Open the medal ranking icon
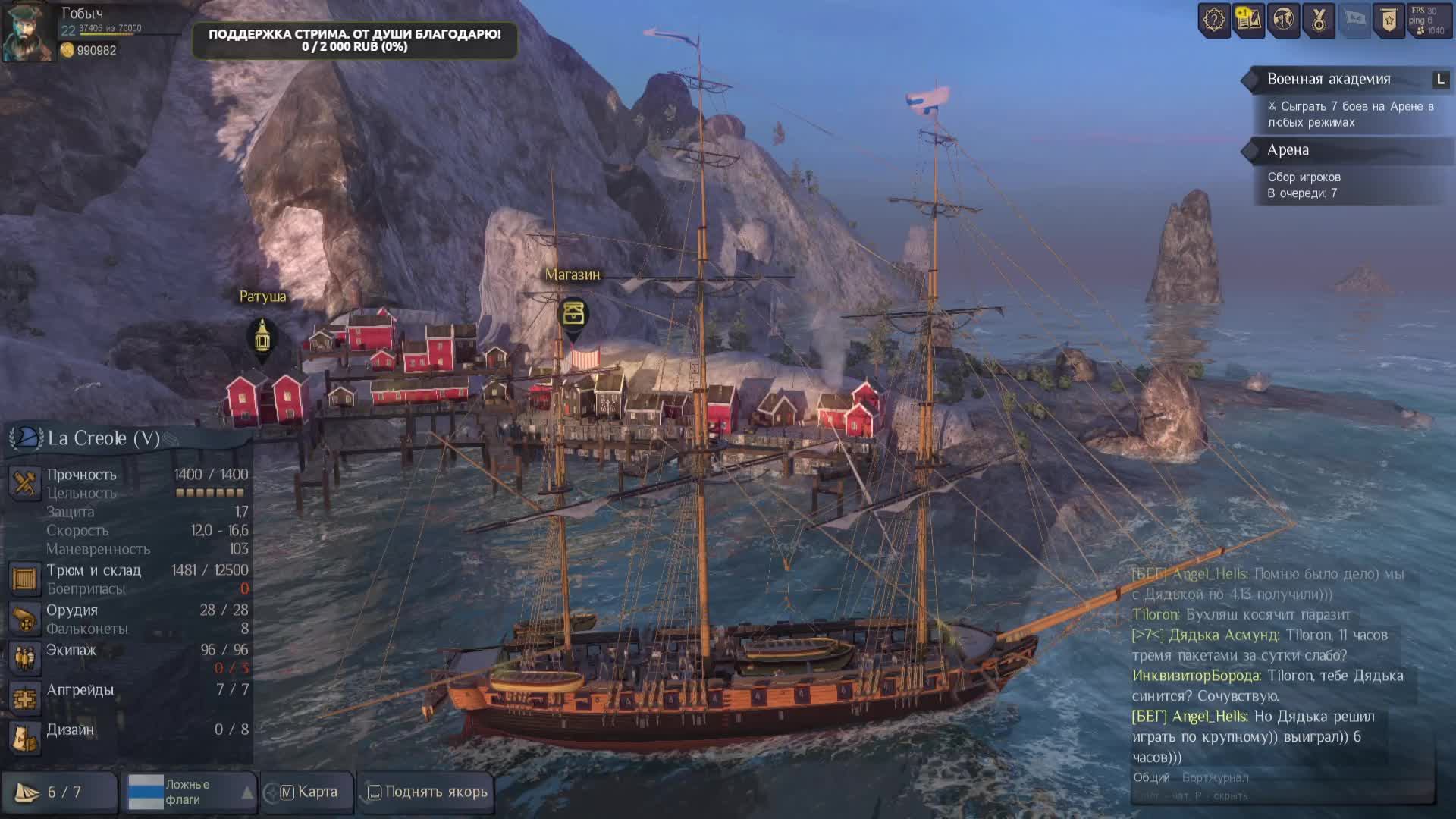The height and width of the screenshot is (819, 1456). tap(1318, 20)
